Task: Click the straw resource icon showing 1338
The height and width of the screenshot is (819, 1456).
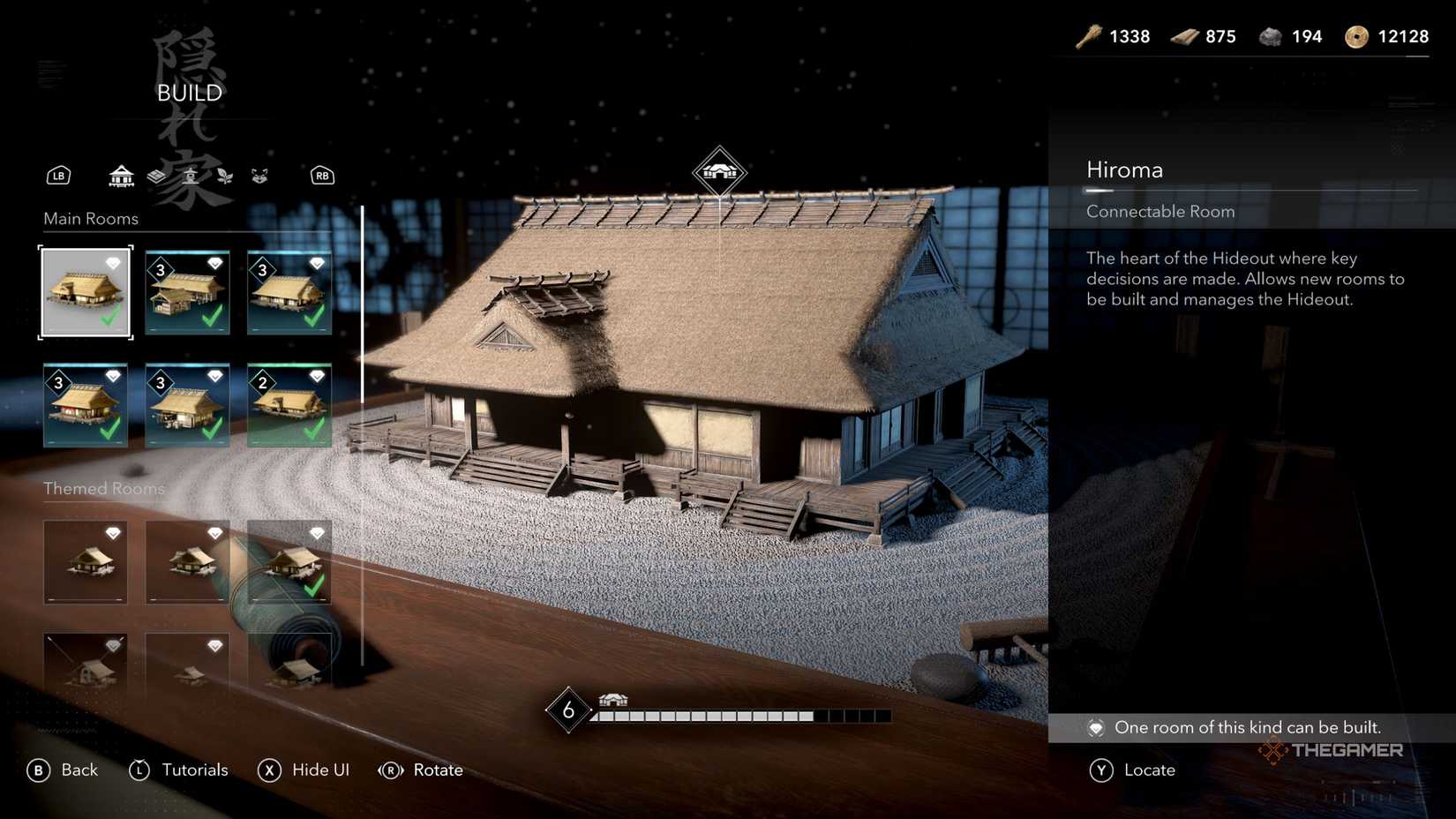Action: (1087, 36)
